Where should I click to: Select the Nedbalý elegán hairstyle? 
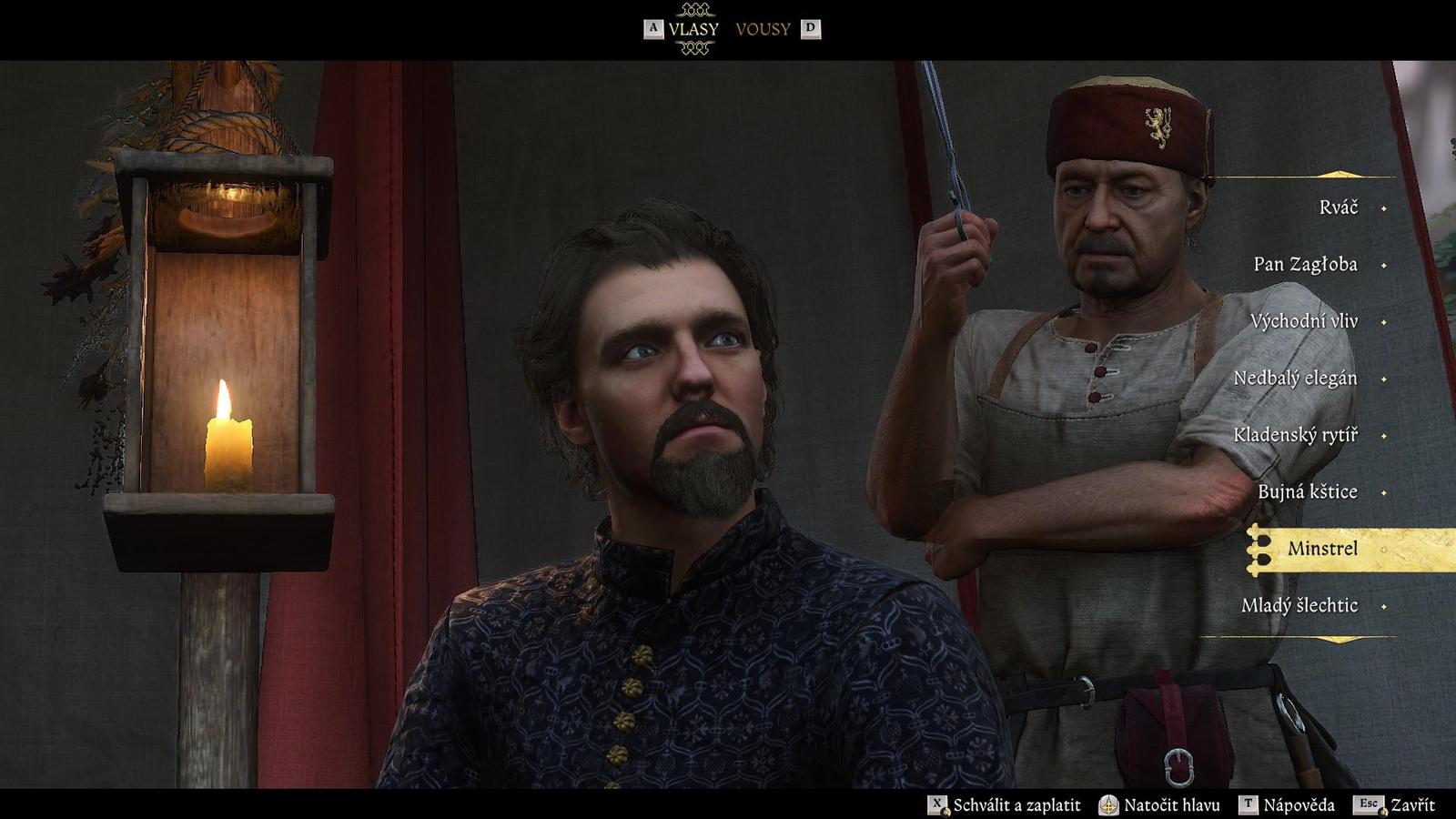pos(1295,379)
